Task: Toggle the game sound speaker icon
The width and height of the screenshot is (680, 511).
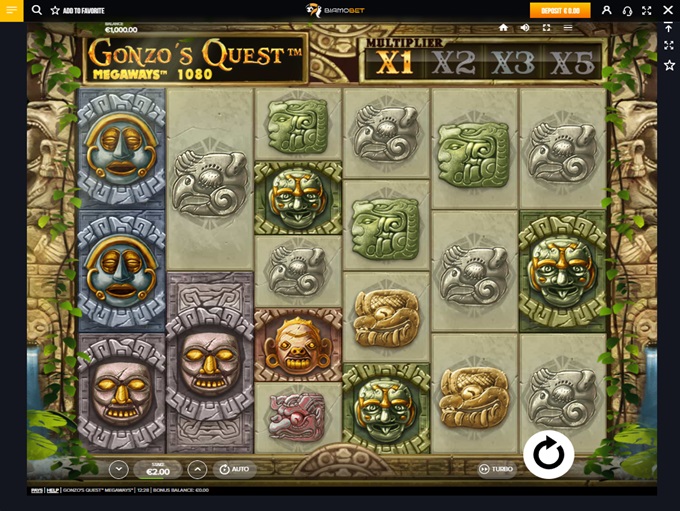Action: (x=525, y=28)
